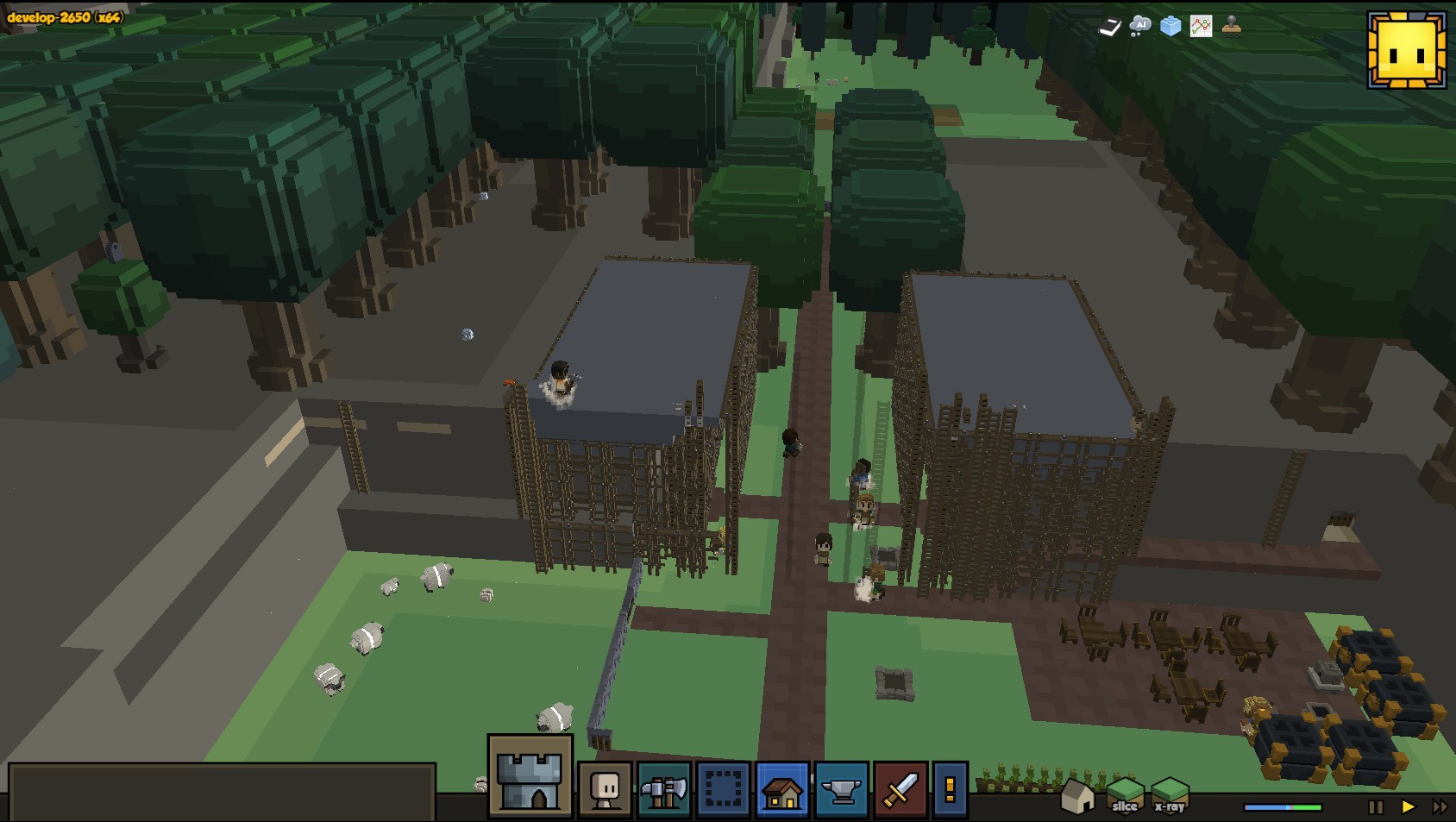Open the house building menu
Screen dimensions: 1456x822
coord(782,788)
